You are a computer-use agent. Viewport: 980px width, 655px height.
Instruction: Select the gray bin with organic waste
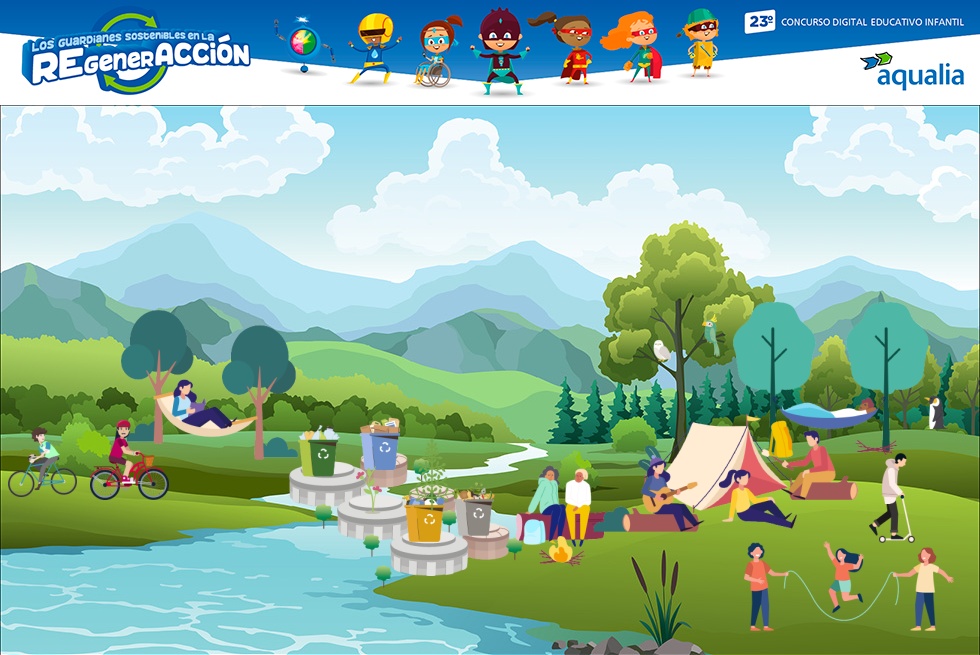coord(477,515)
